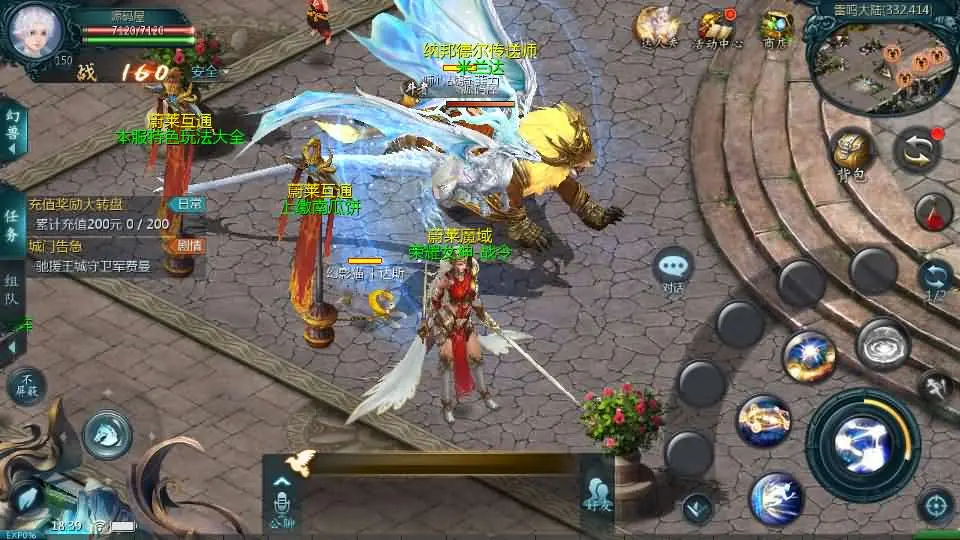This screenshot has width=960, height=540.
Task: Tap the horse mount icon
Action: (107, 434)
